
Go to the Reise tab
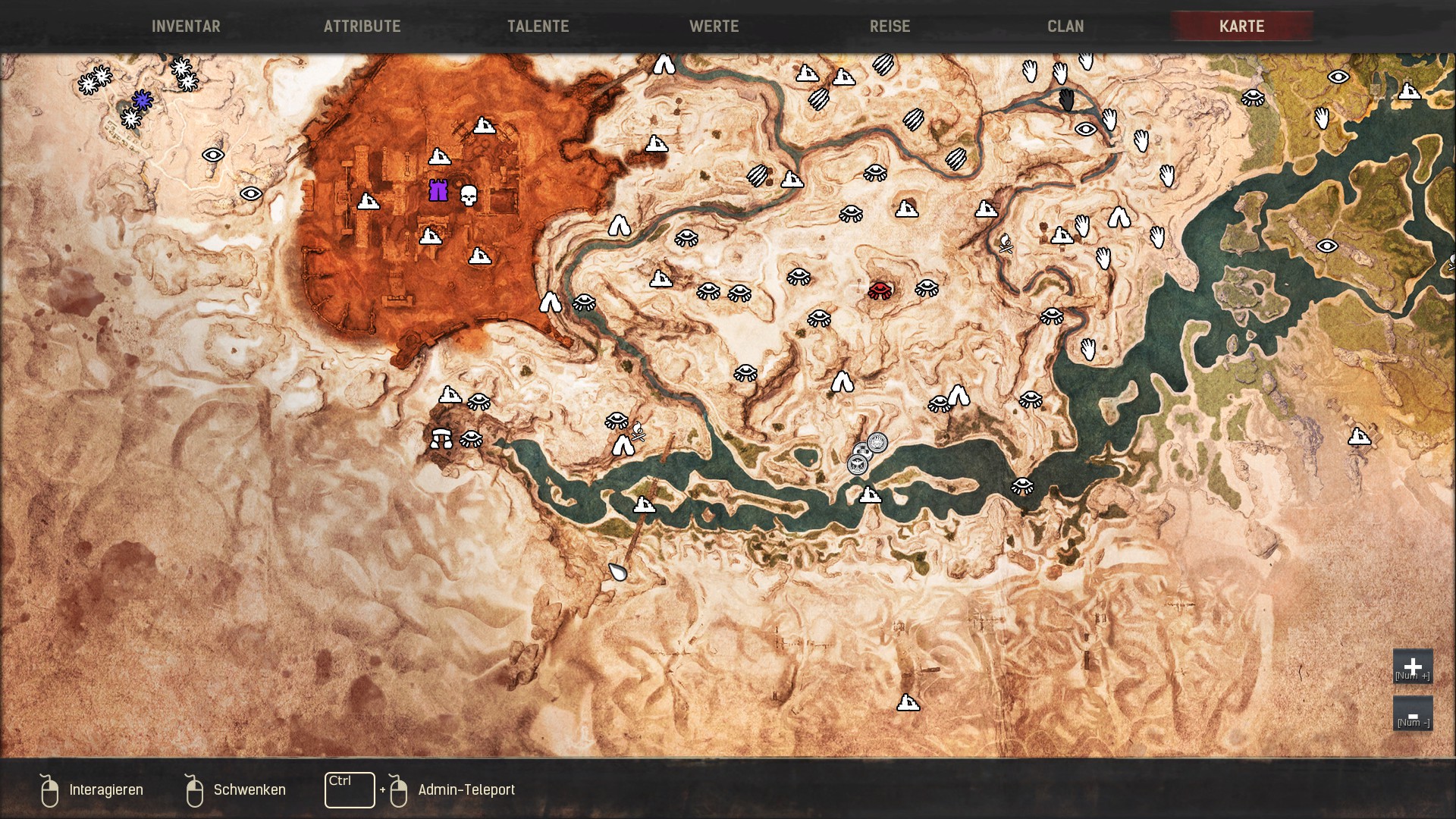890,27
